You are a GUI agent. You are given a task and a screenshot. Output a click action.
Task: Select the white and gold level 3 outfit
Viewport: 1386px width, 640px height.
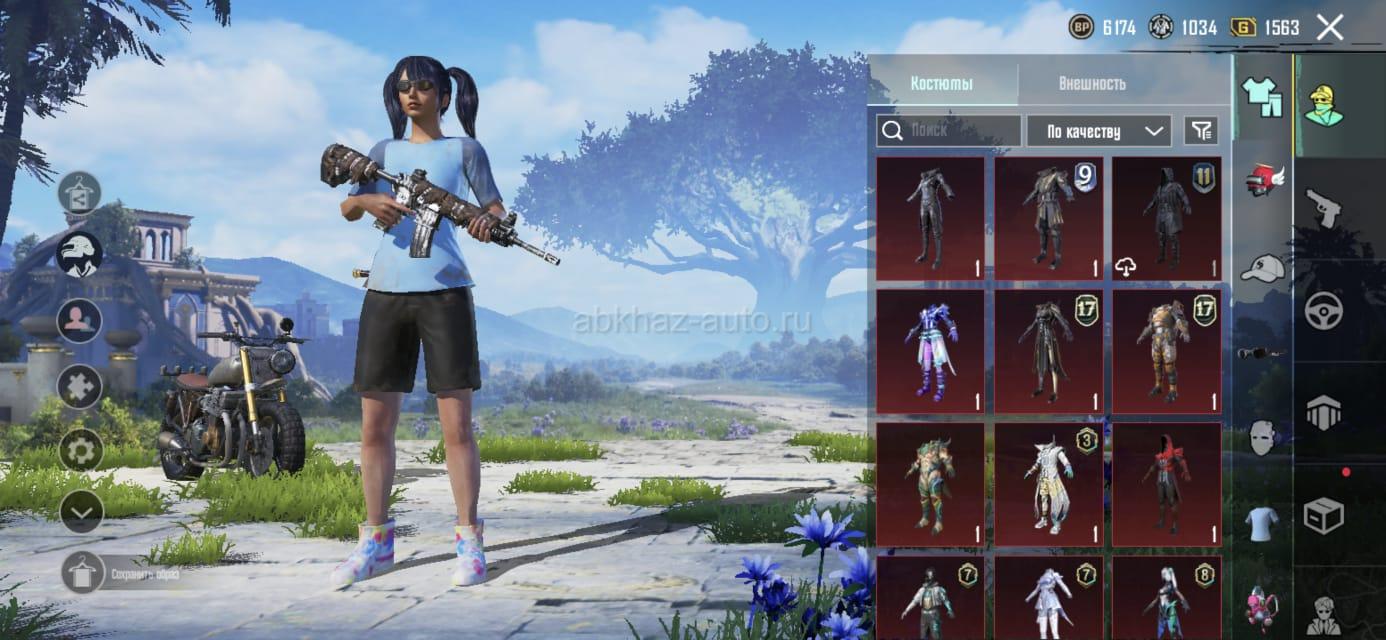1049,484
